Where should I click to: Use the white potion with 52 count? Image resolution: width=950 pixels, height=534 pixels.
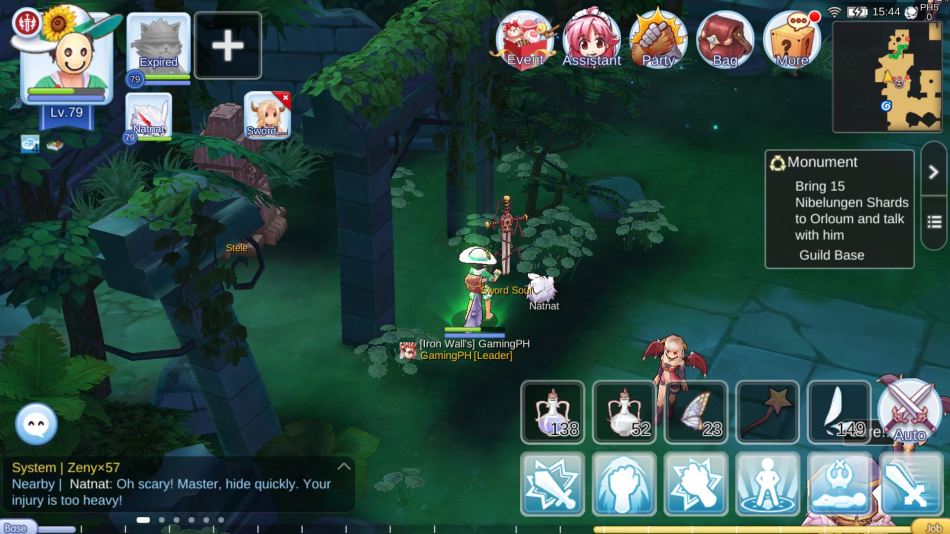click(624, 412)
